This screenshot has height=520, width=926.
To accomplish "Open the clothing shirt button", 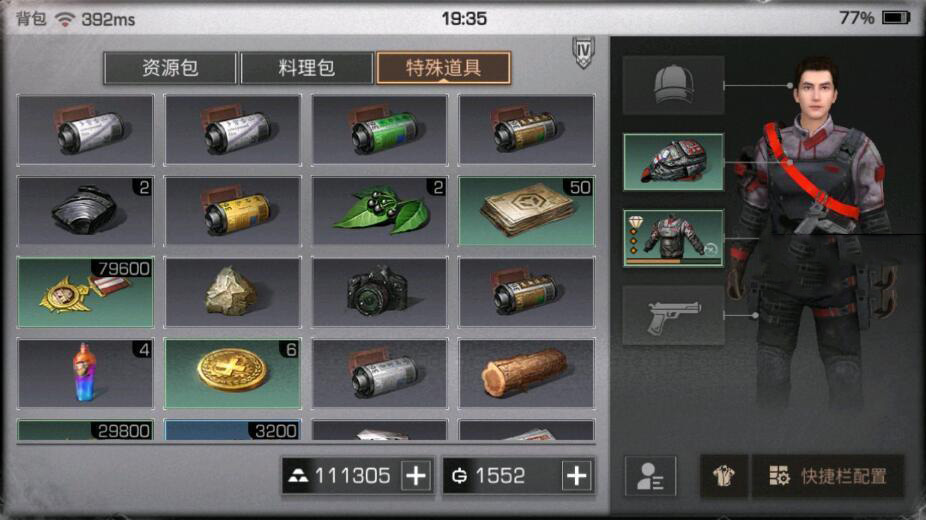I will click(x=723, y=477).
